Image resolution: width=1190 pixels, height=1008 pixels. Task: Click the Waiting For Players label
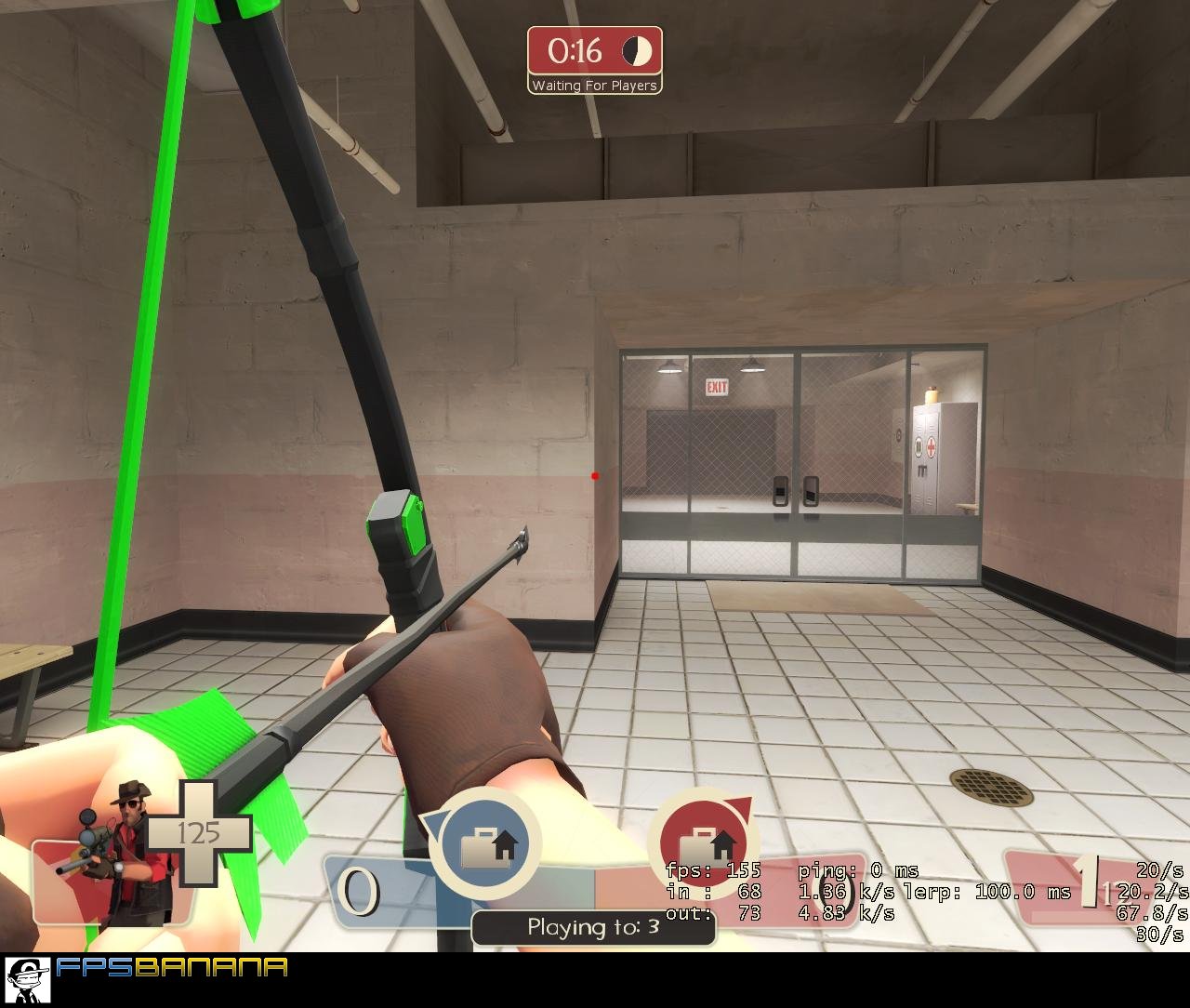click(x=594, y=84)
